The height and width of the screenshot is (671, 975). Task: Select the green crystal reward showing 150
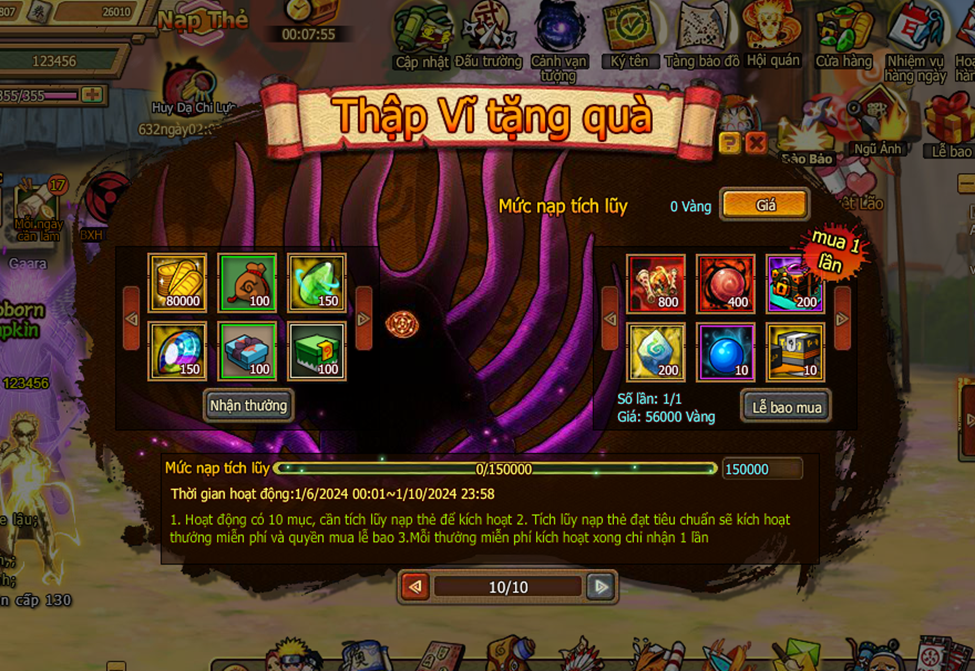(x=317, y=283)
